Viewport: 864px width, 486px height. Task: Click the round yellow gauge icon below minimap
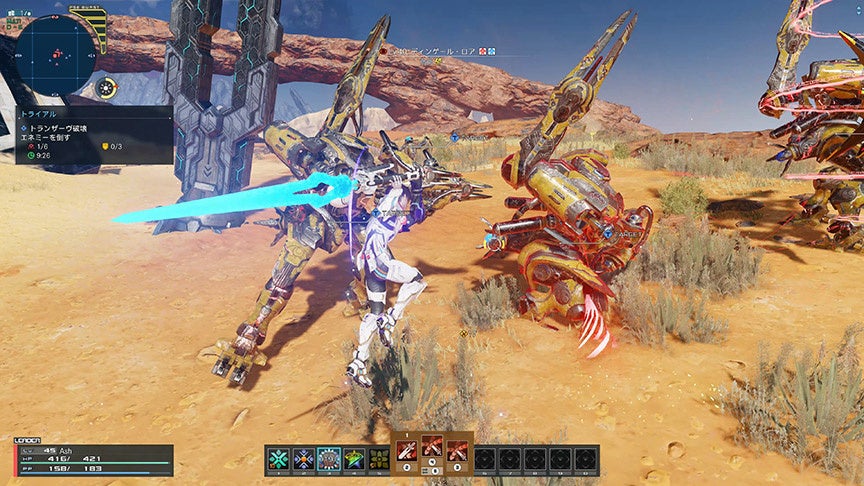click(106, 89)
